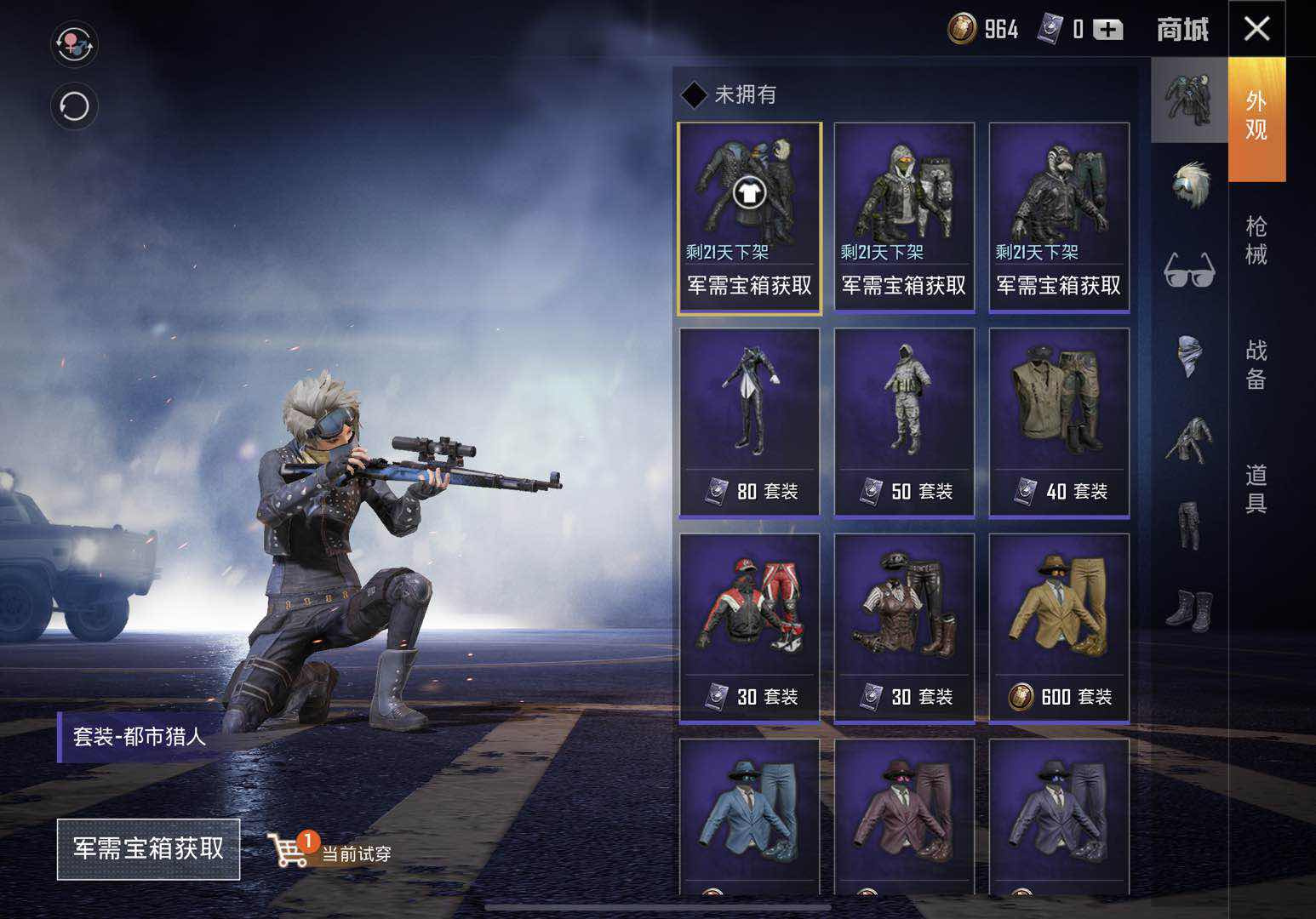Show the sunglasses category
This screenshot has height=919, width=1316.
pyautogui.click(x=1189, y=271)
